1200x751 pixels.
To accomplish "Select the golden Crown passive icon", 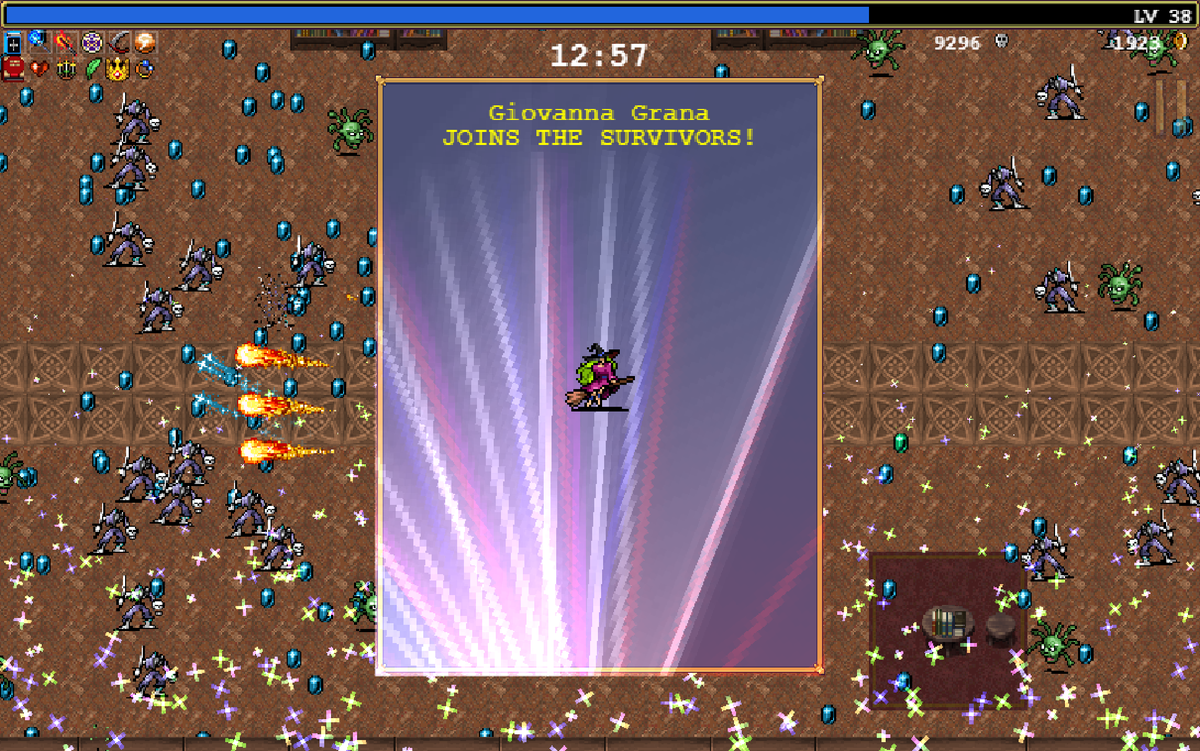I will coord(119,69).
